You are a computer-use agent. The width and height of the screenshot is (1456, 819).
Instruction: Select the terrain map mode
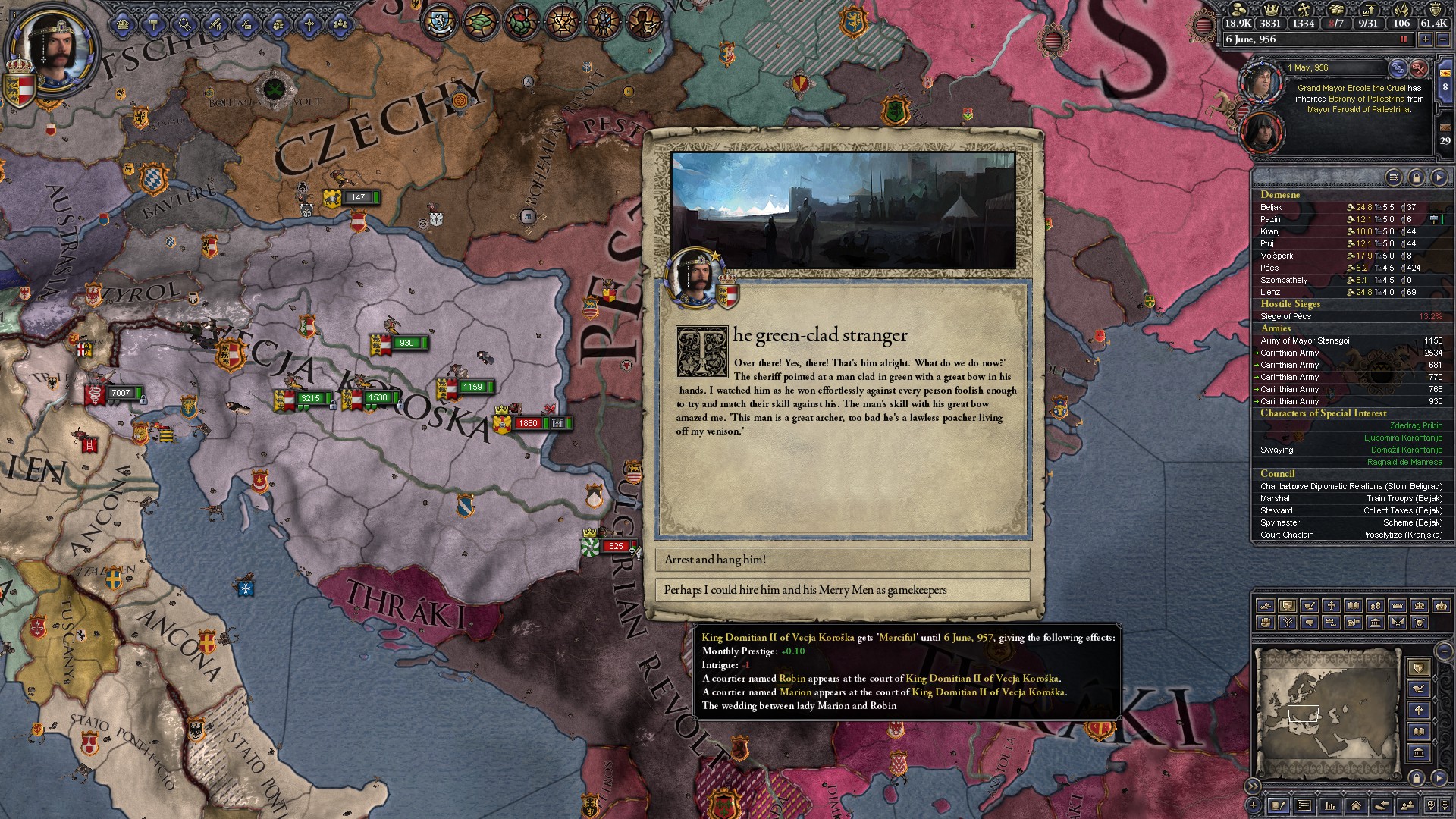click(x=1266, y=605)
